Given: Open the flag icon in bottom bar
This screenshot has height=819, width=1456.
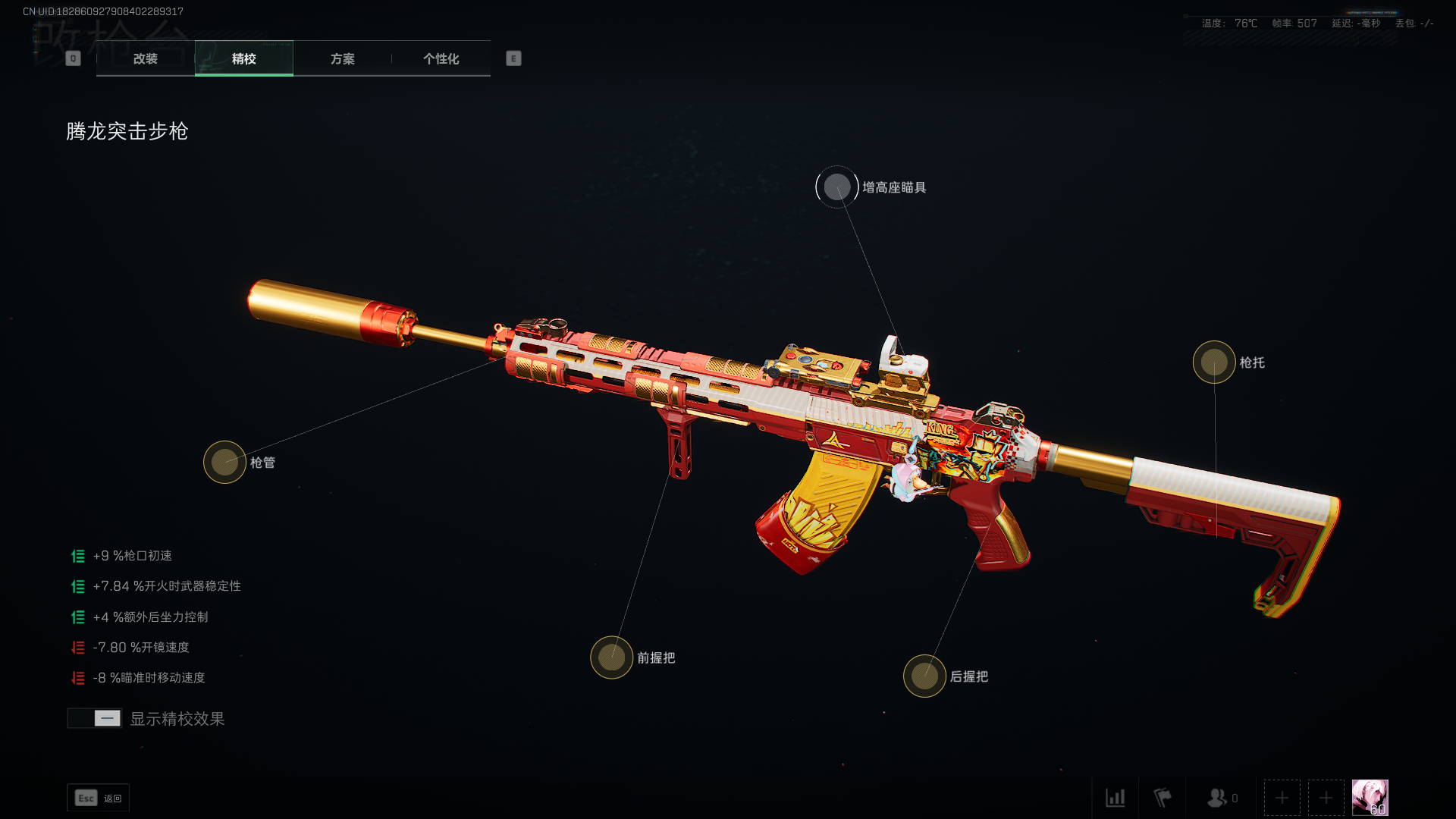Looking at the screenshot, I should tap(1162, 798).
